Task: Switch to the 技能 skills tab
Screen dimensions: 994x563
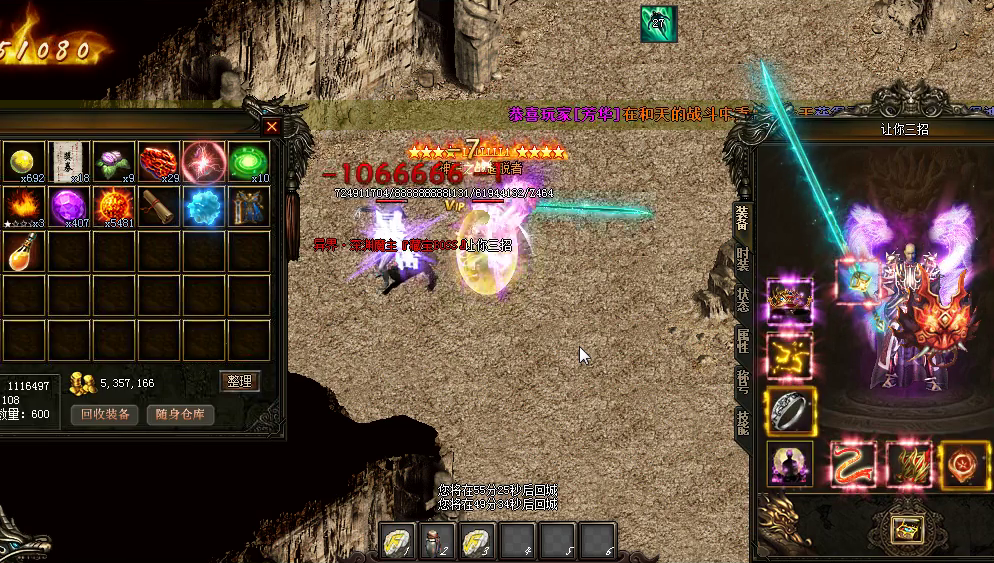Action: point(742,421)
